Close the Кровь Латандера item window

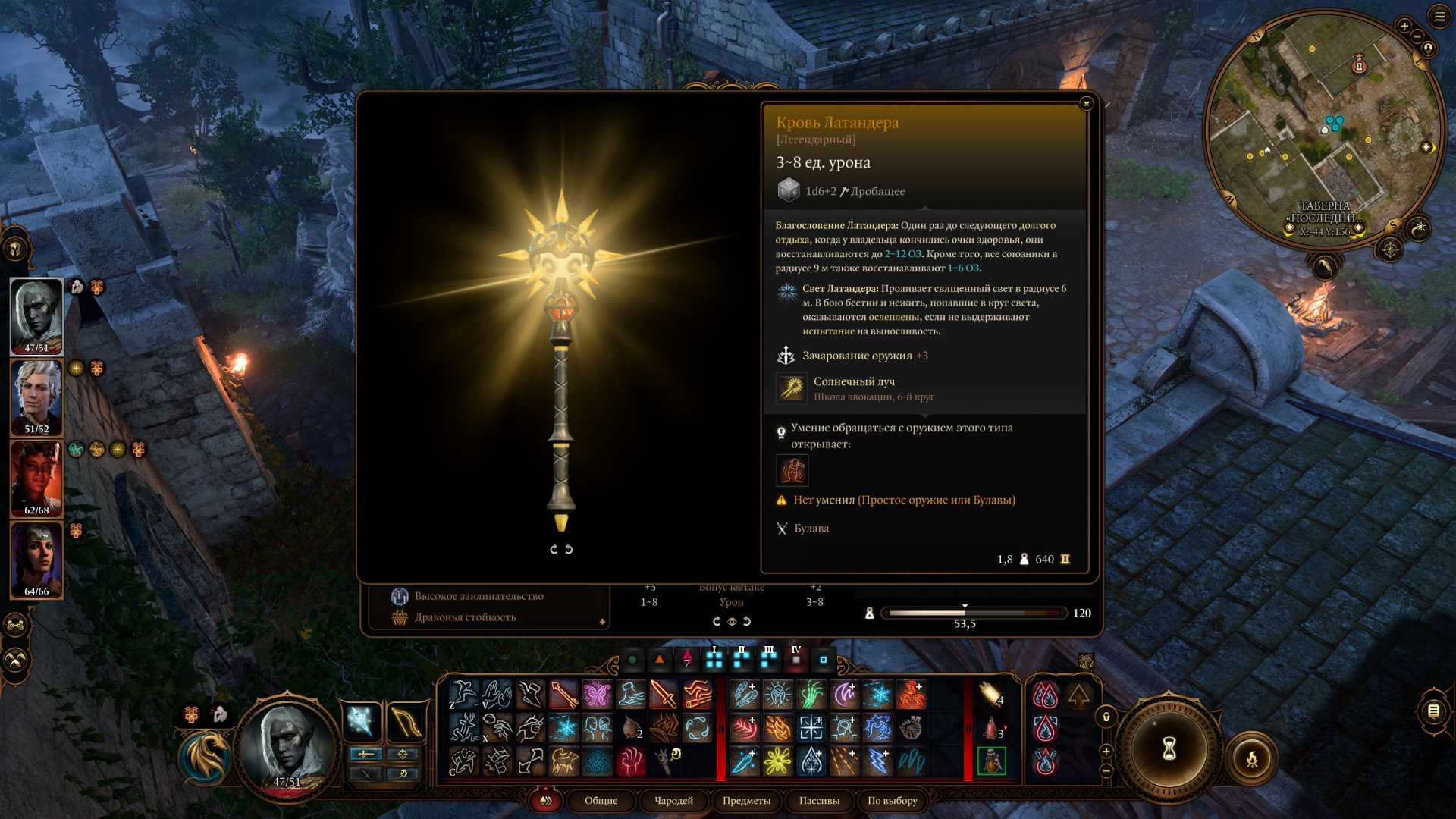click(x=1086, y=103)
